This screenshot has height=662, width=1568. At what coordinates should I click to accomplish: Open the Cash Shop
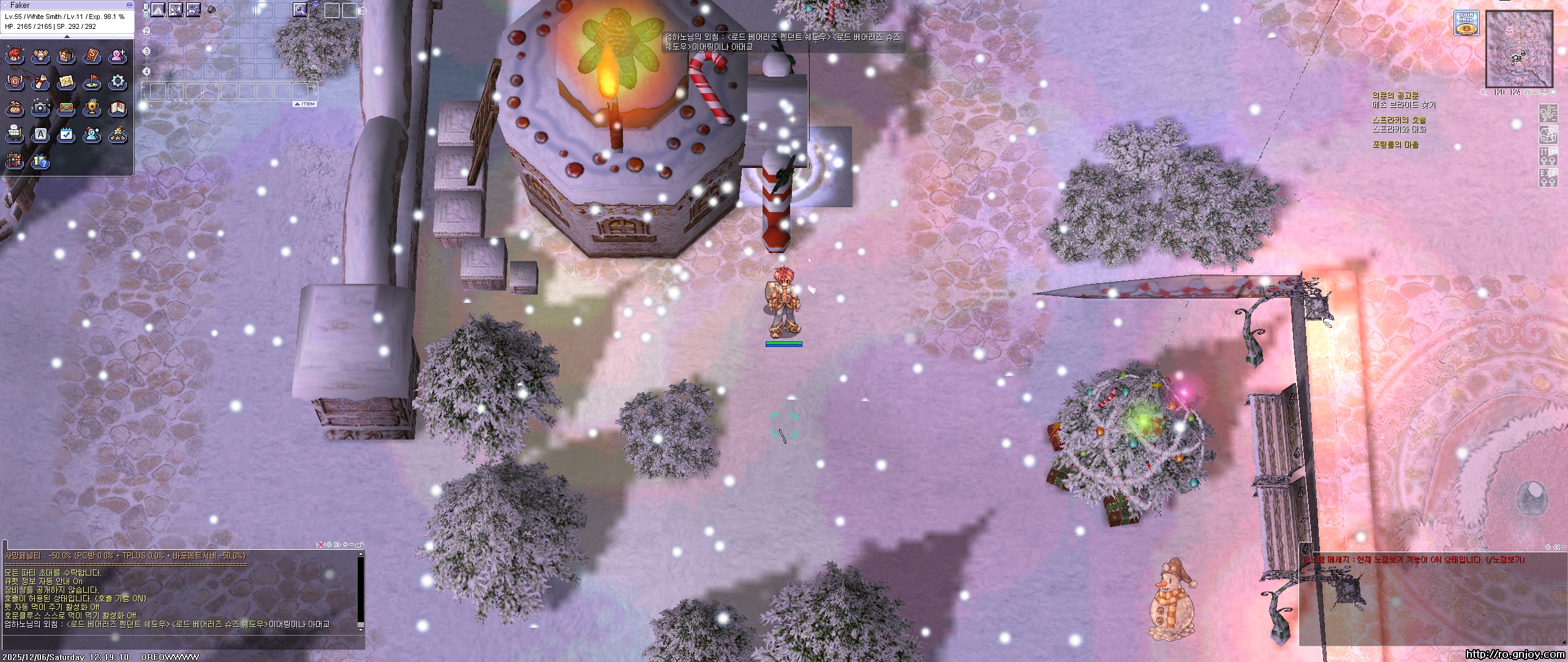tap(1466, 23)
